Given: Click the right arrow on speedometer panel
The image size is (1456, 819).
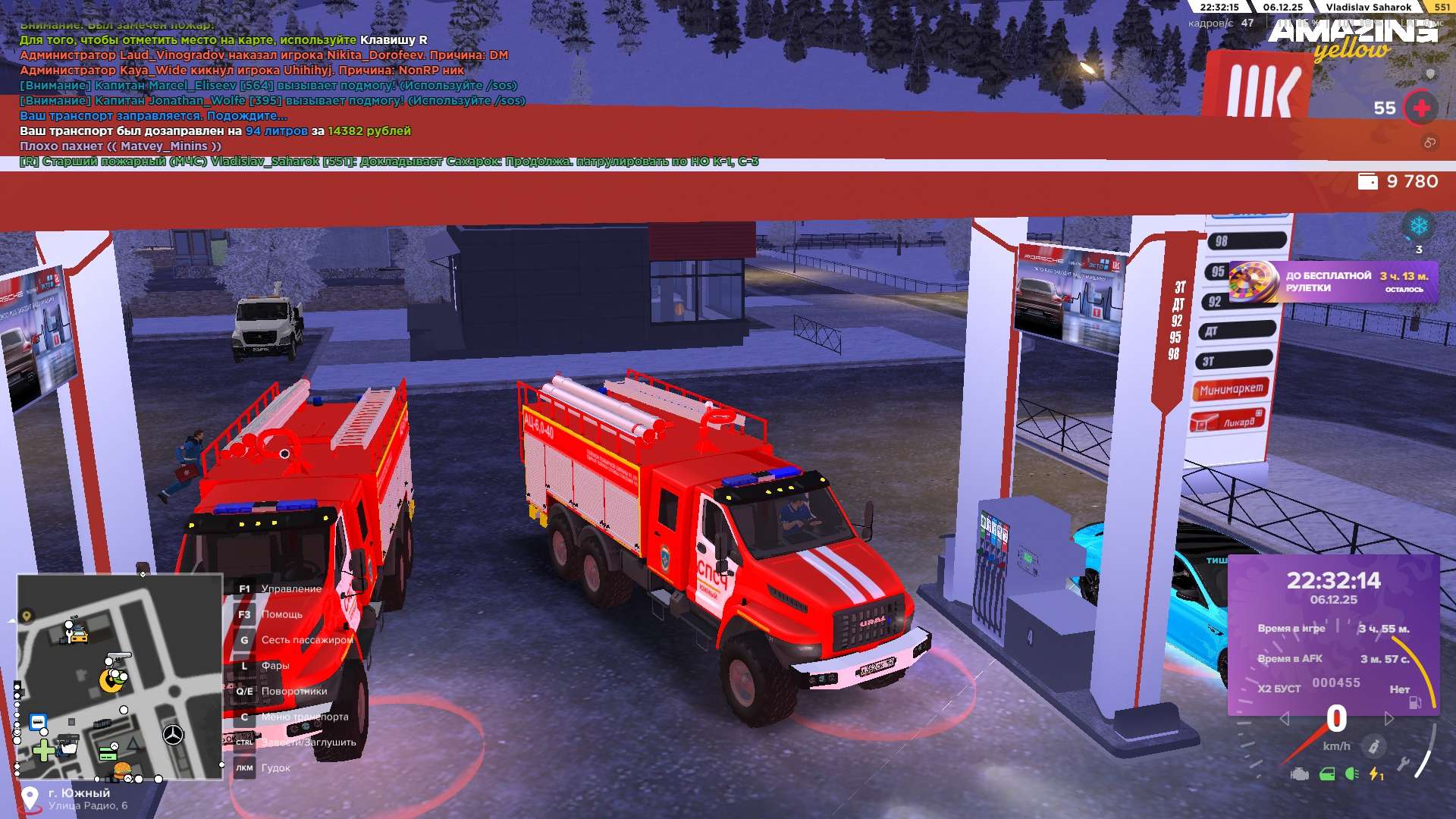Looking at the screenshot, I should point(1389,718).
